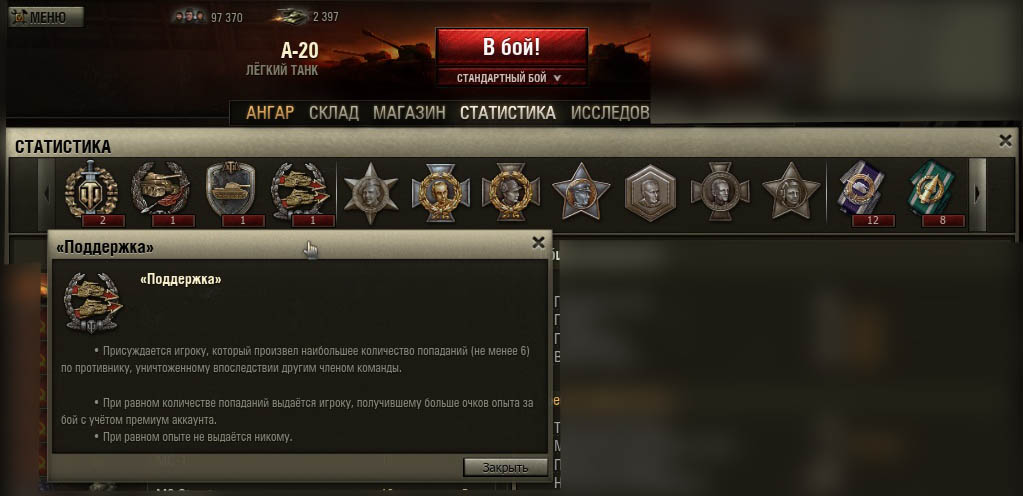This screenshot has width=1023, height=496.
Task: Start battle with В бой! button
Action: coord(511,46)
